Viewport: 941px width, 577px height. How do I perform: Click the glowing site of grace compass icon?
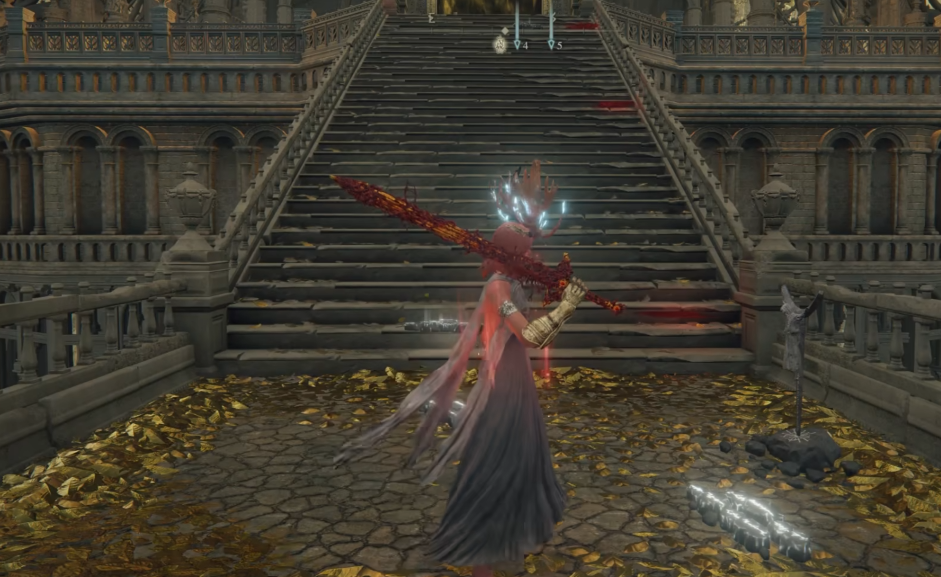click(x=499, y=43)
